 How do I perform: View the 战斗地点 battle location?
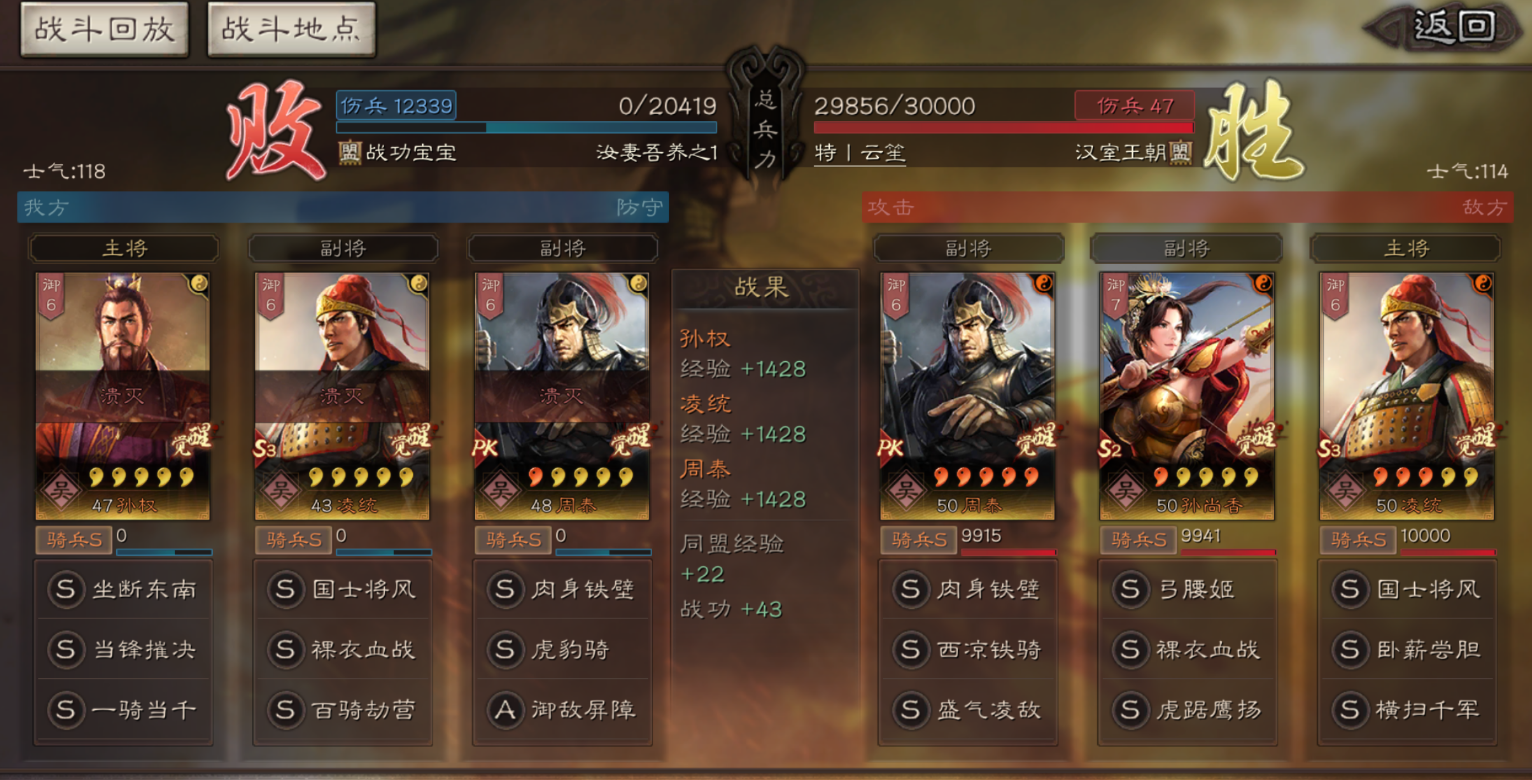tap(290, 29)
